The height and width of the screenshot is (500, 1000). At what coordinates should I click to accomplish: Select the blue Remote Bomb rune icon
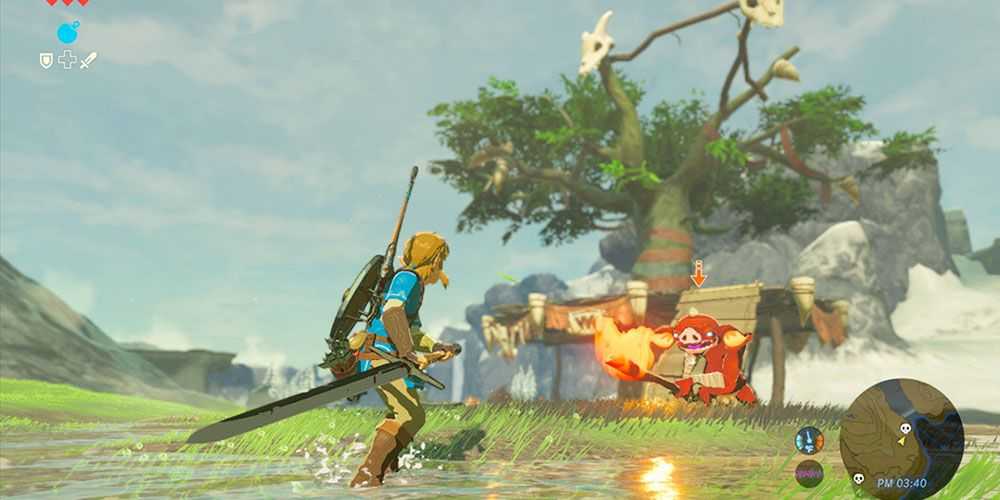(67, 33)
